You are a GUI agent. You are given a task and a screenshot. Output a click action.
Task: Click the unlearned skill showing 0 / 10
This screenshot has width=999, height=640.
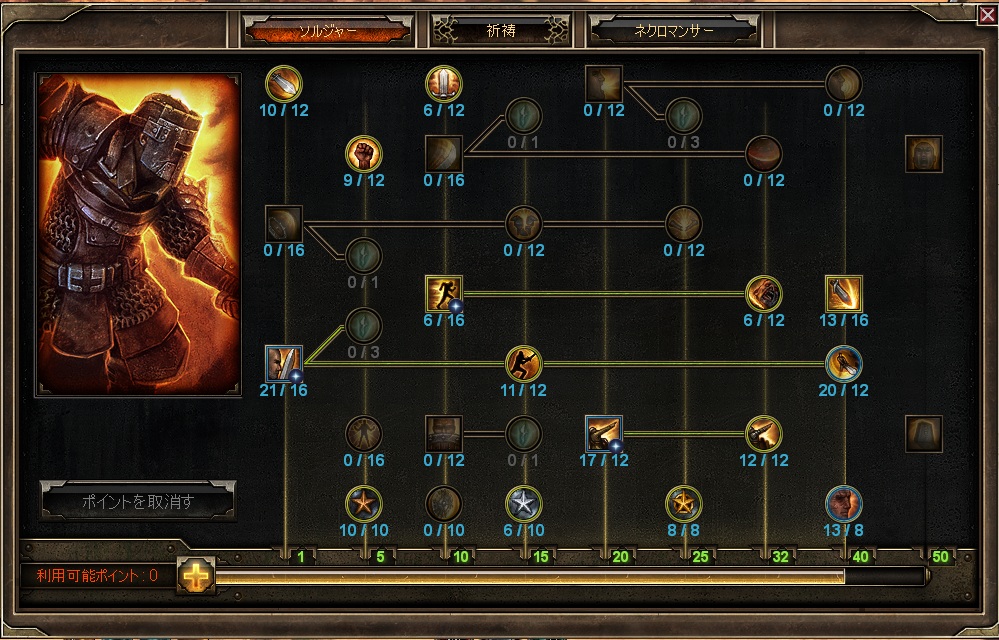(444, 503)
